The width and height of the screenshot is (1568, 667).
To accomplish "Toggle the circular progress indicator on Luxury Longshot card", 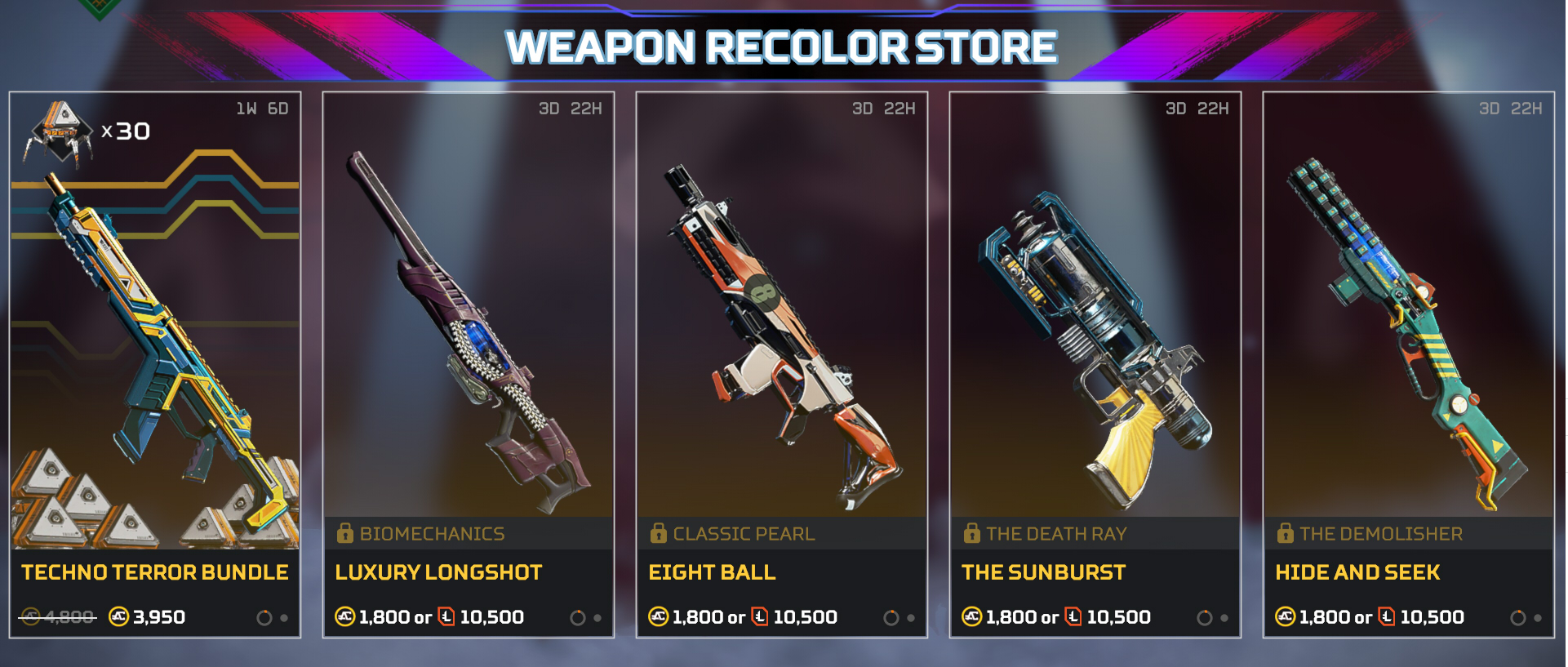I will [x=580, y=618].
